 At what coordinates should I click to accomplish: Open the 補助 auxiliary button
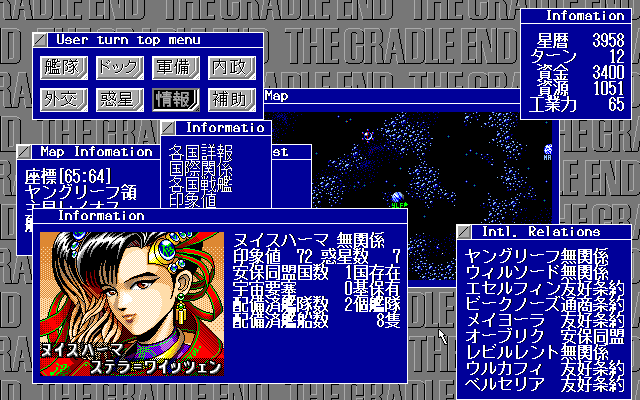(x=231, y=98)
